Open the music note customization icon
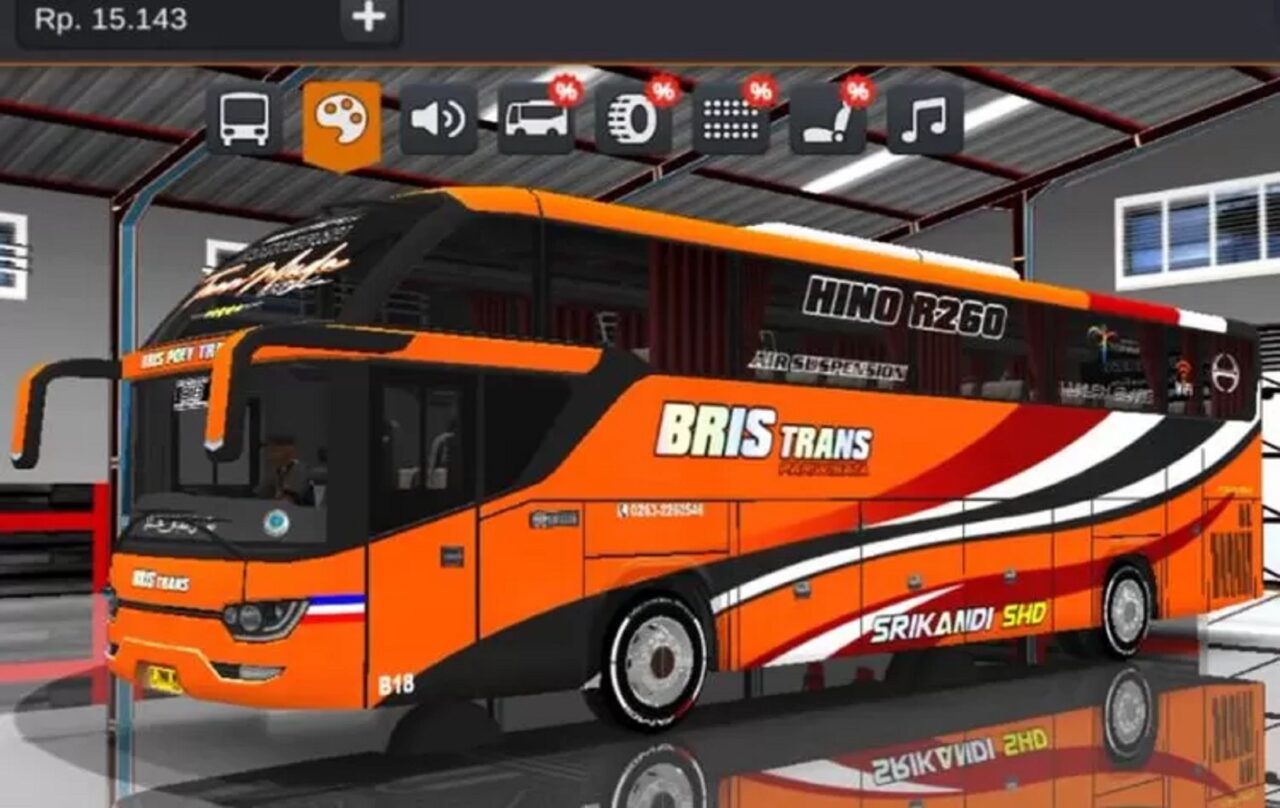Screen dimensions: 1280x808 923,120
